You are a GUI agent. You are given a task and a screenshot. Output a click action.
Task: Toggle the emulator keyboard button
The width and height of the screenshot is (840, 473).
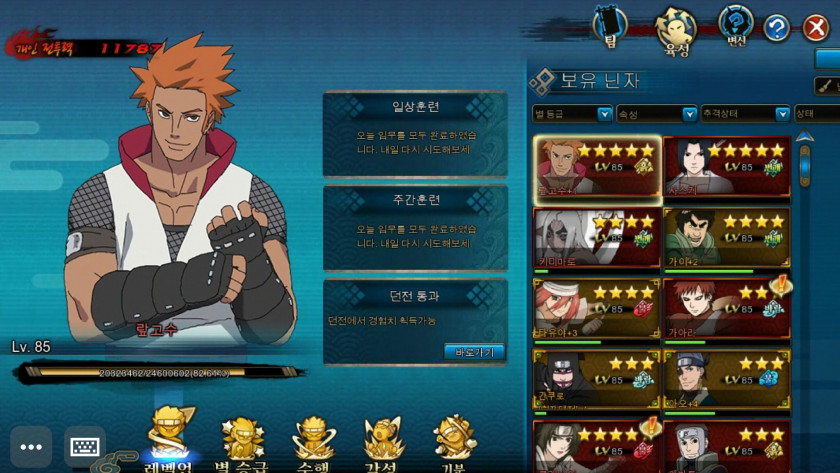(x=86, y=447)
